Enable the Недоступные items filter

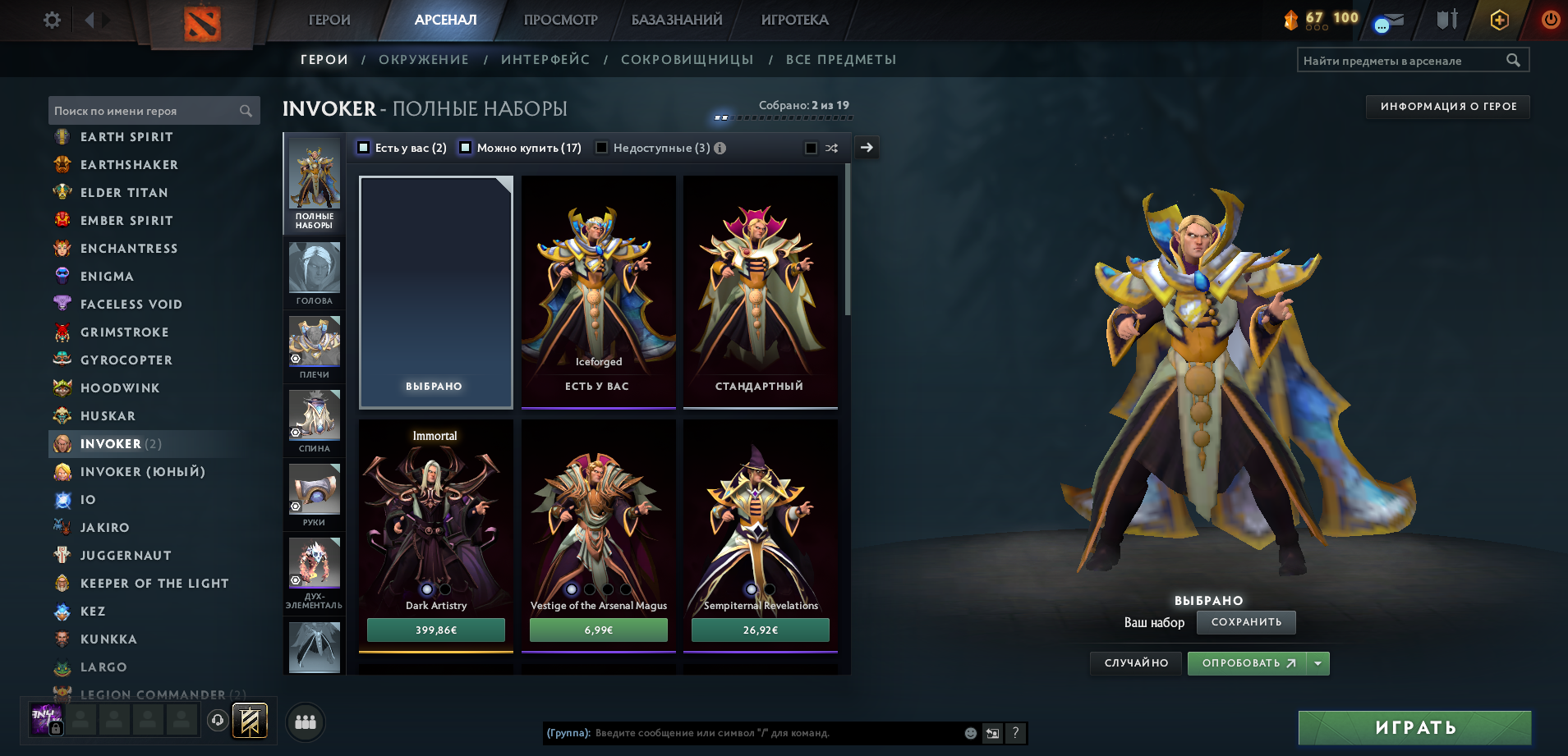point(602,148)
